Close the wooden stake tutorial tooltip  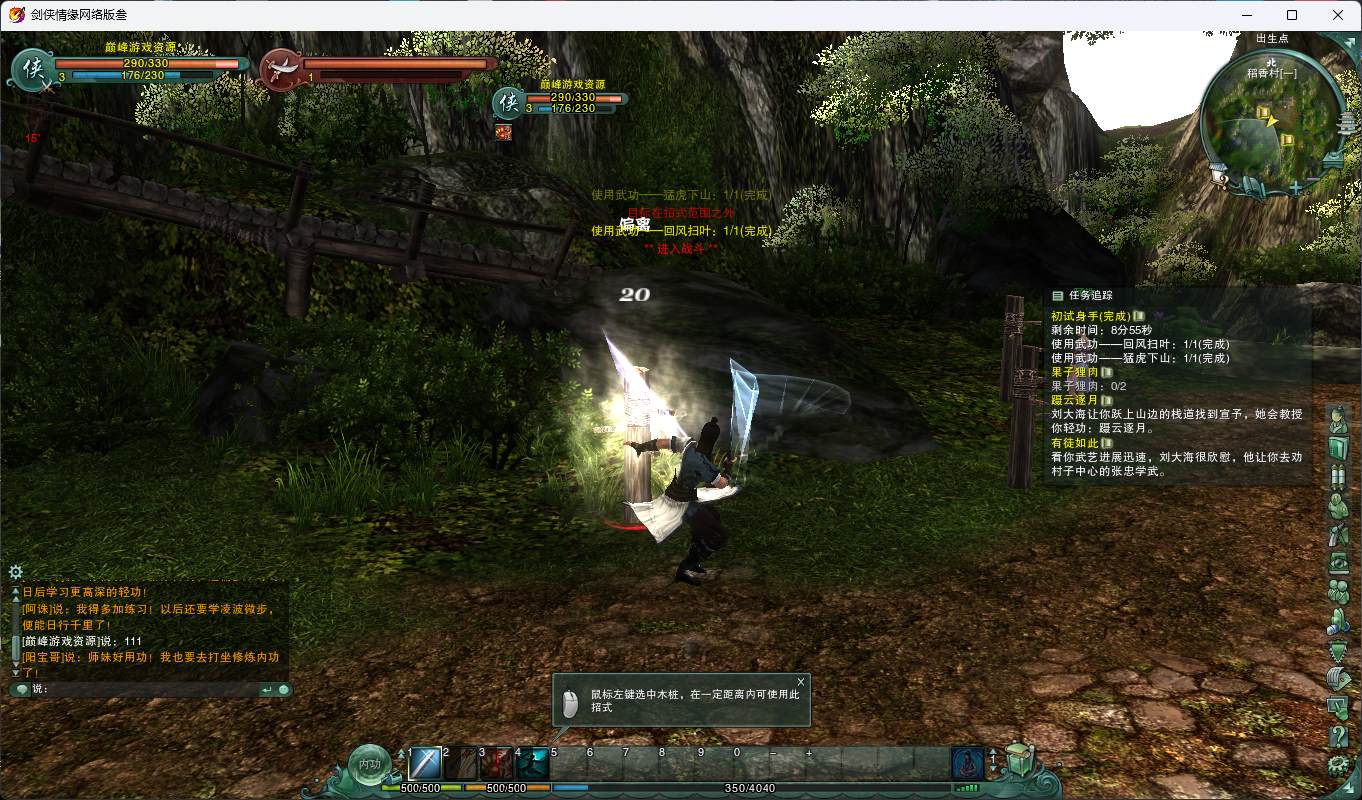[x=800, y=682]
